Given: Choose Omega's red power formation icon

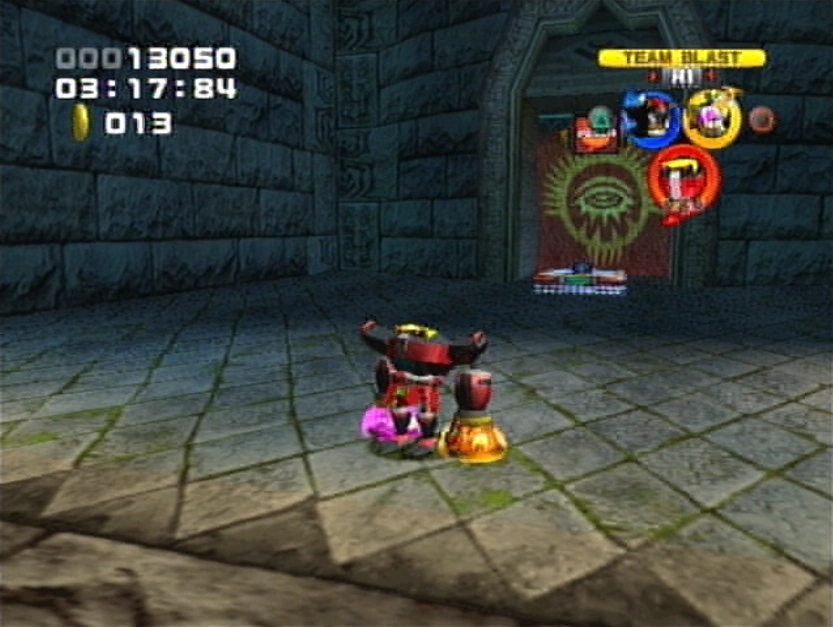Looking at the screenshot, I should (683, 178).
